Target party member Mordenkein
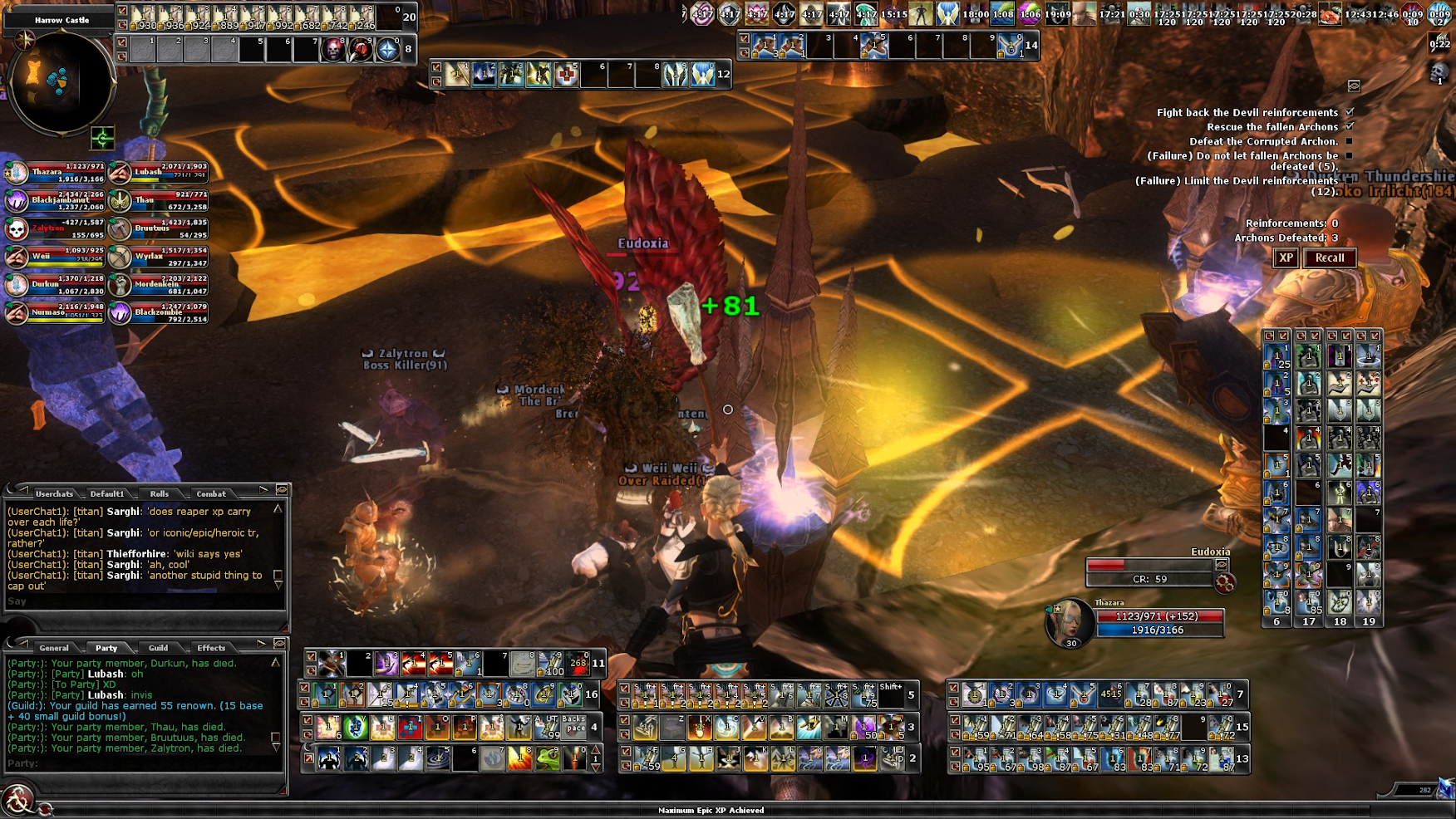Screen dimensions: 1456x819 pyautogui.click(x=159, y=285)
